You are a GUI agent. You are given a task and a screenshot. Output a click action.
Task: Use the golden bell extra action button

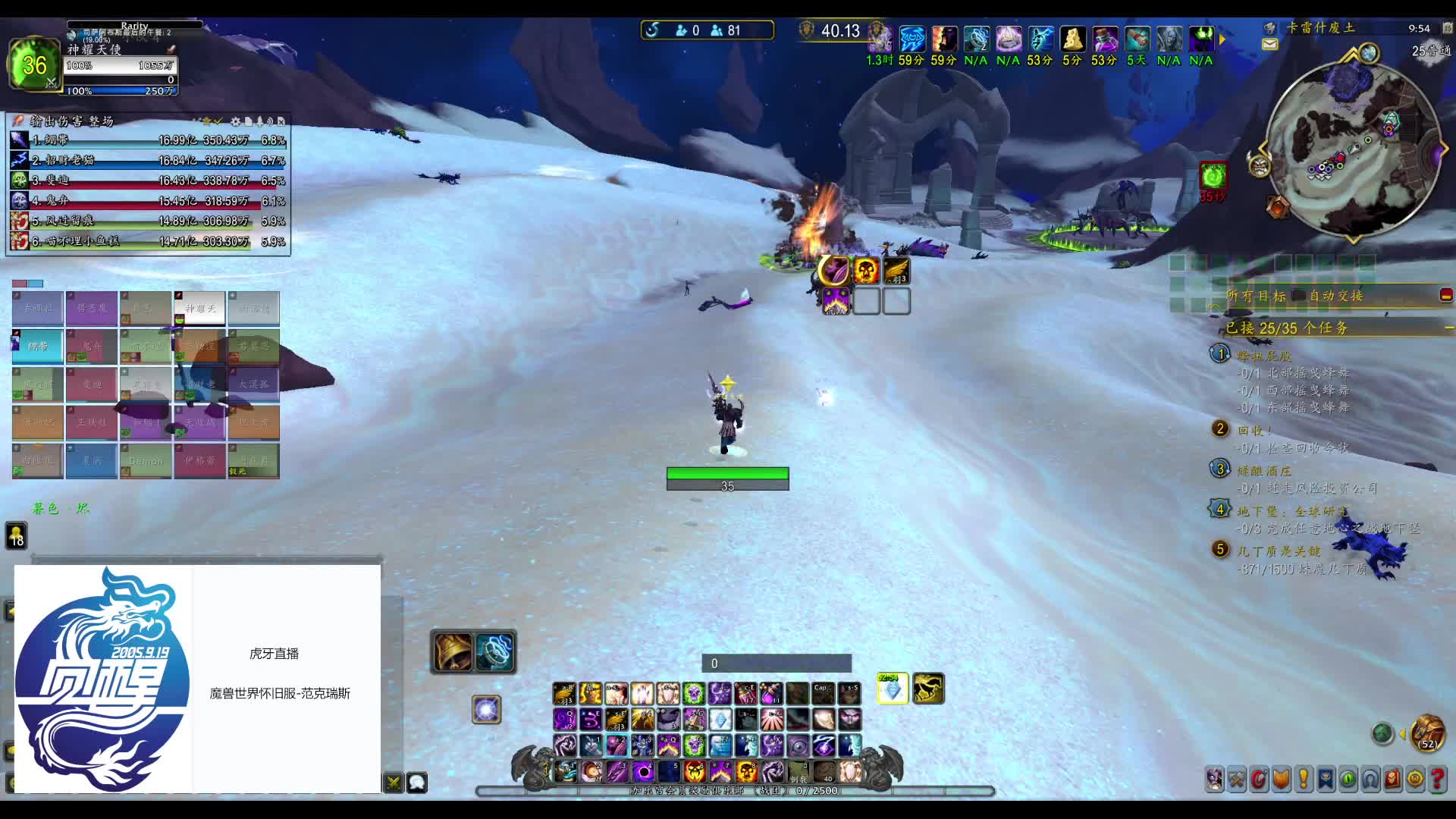pyautogui.click(x=453, y=651)
